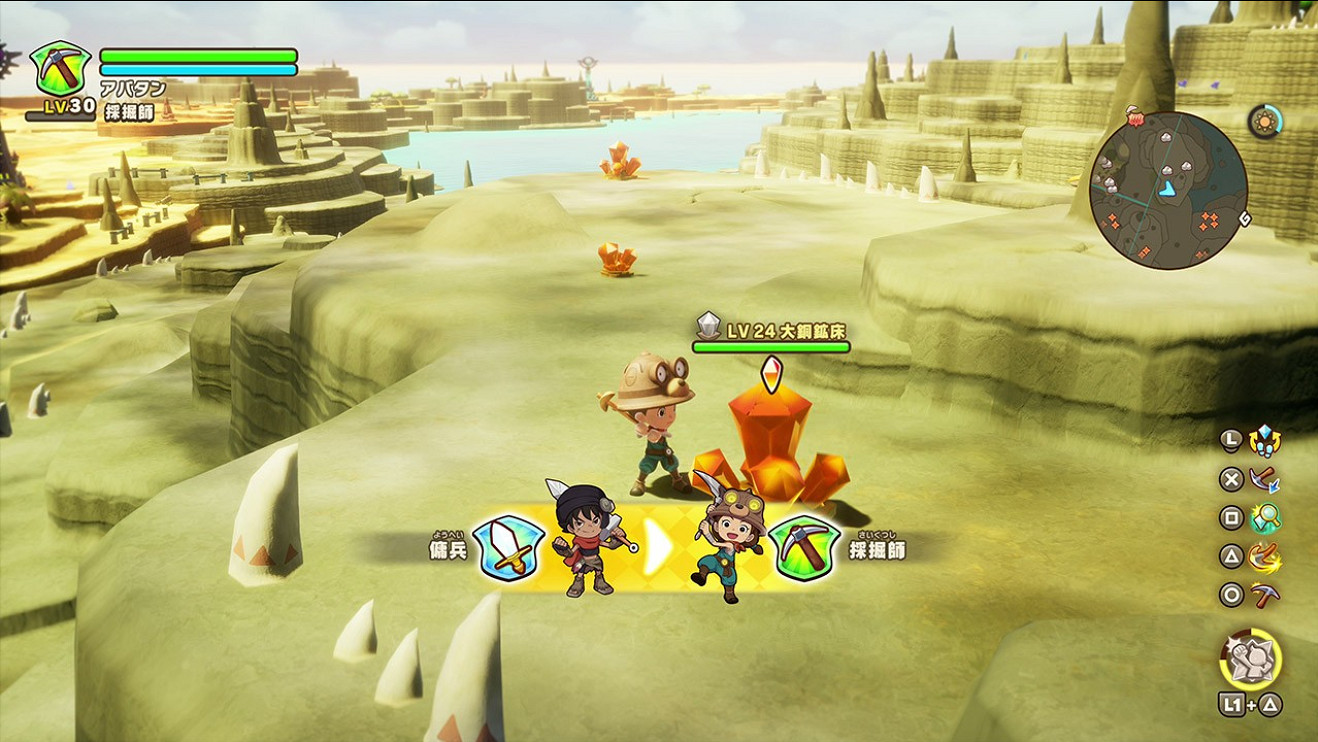The height and width of the screenshot is (742, 1318).
Task: Click the G goal marker on minimap edge
Action: 1245,217
